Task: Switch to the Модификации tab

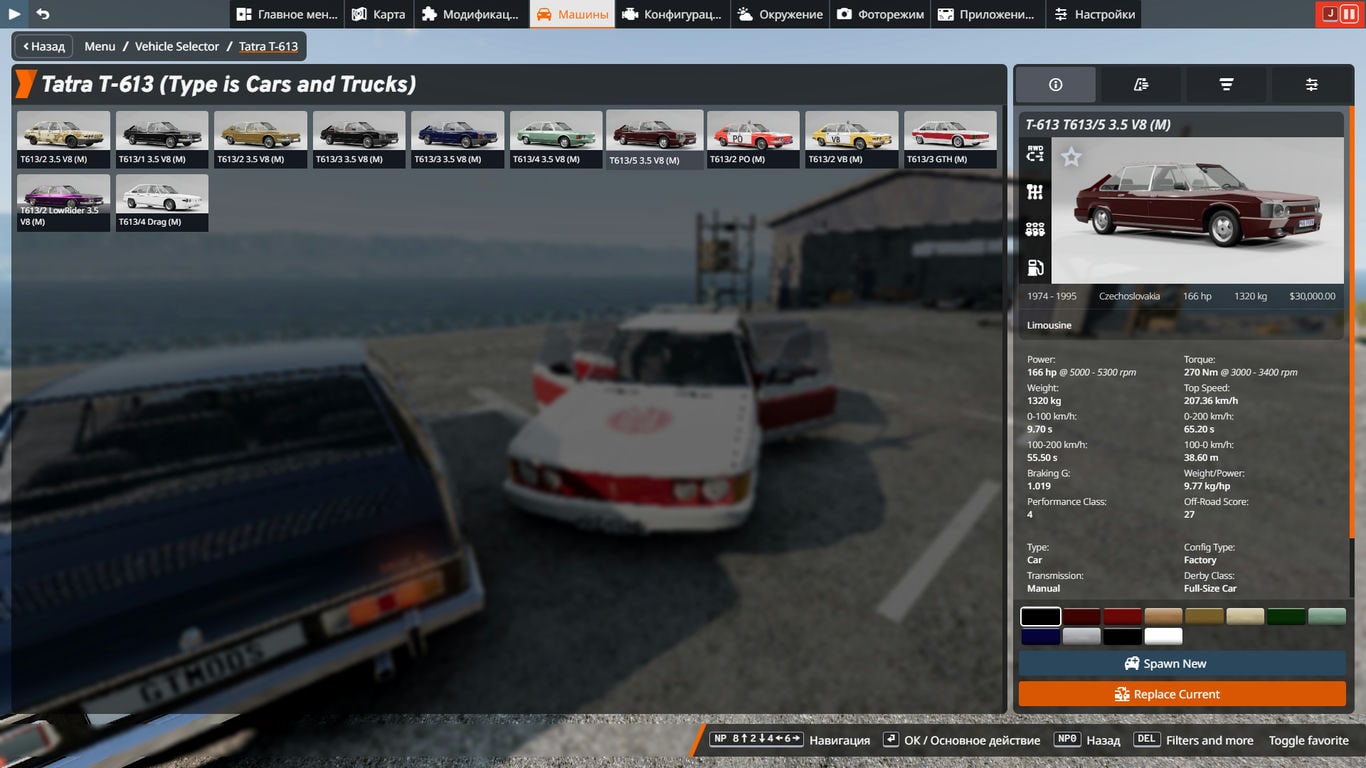Action: point(470,14)
